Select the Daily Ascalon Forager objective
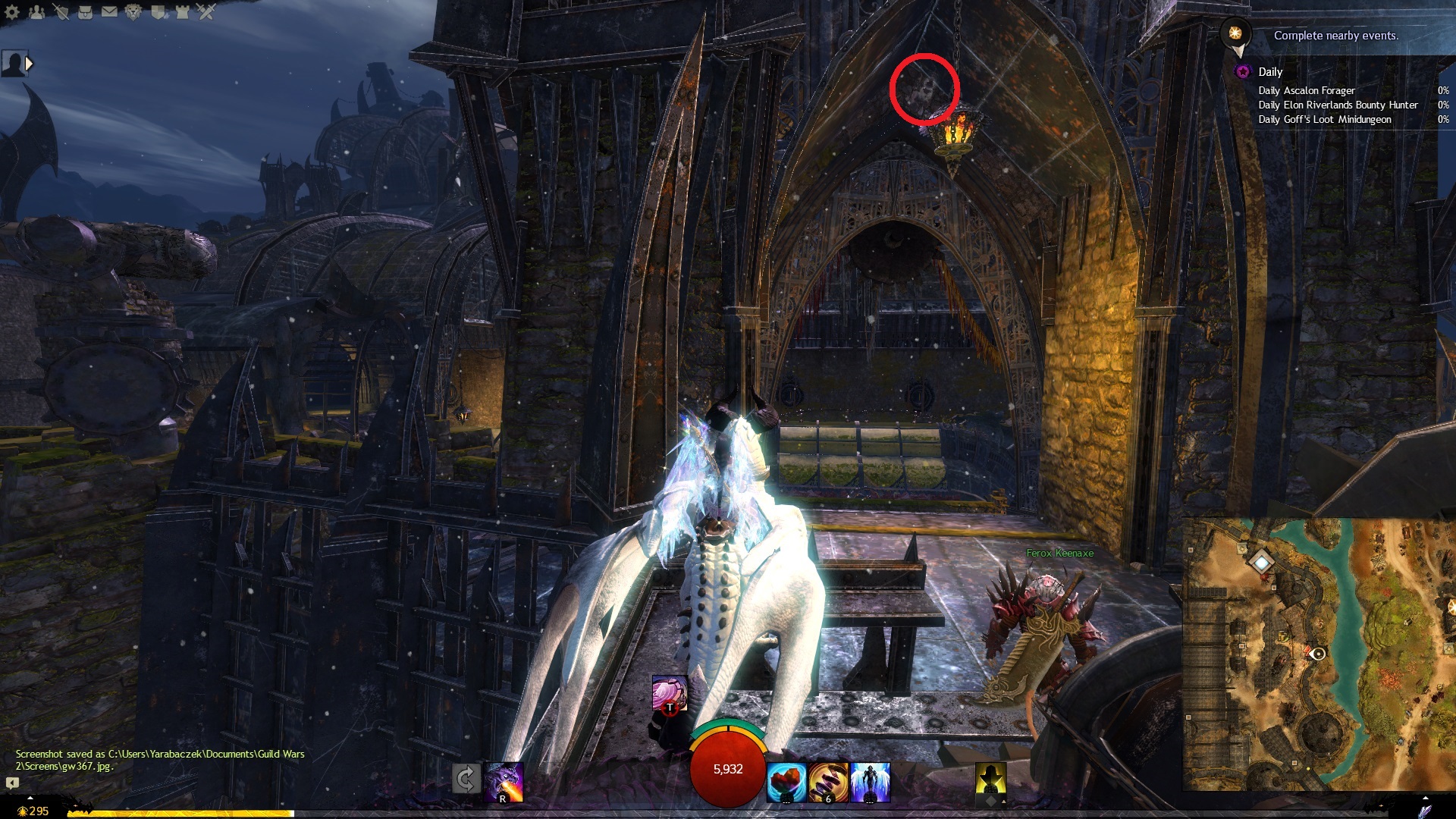 [x=1307, y=90]
